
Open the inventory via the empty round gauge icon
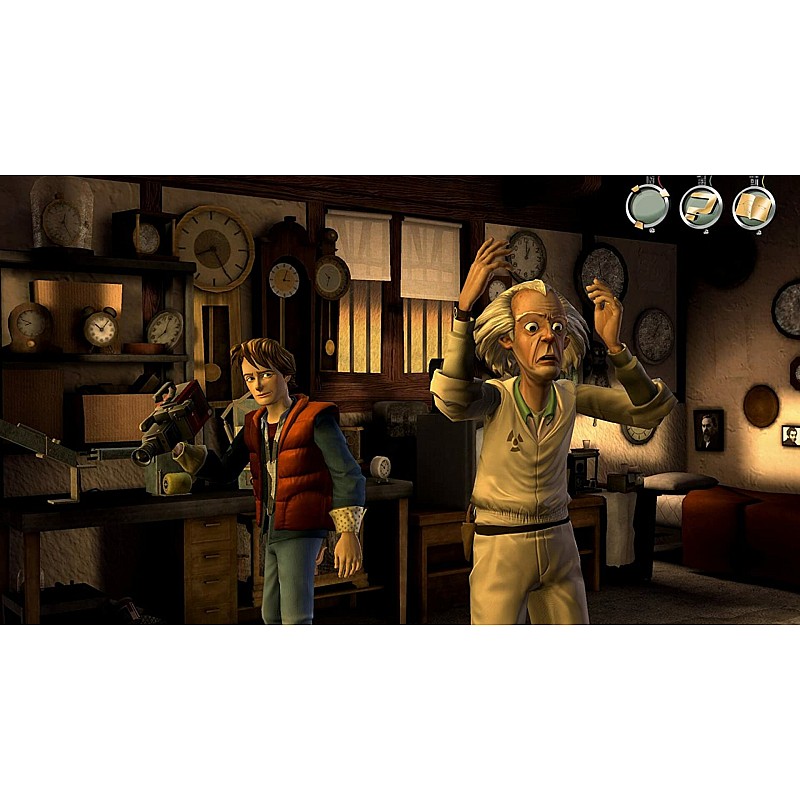[x=647, y=208]
